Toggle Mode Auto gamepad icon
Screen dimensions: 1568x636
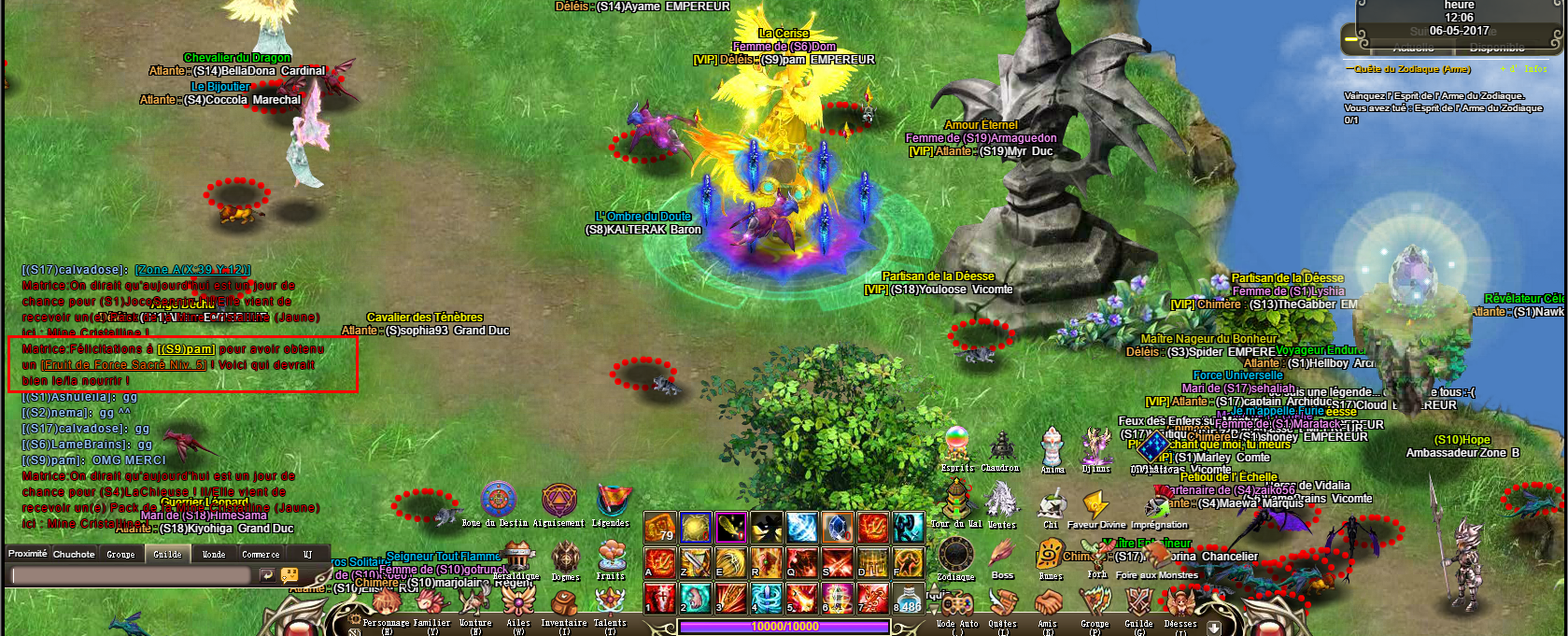coord(956,604)
